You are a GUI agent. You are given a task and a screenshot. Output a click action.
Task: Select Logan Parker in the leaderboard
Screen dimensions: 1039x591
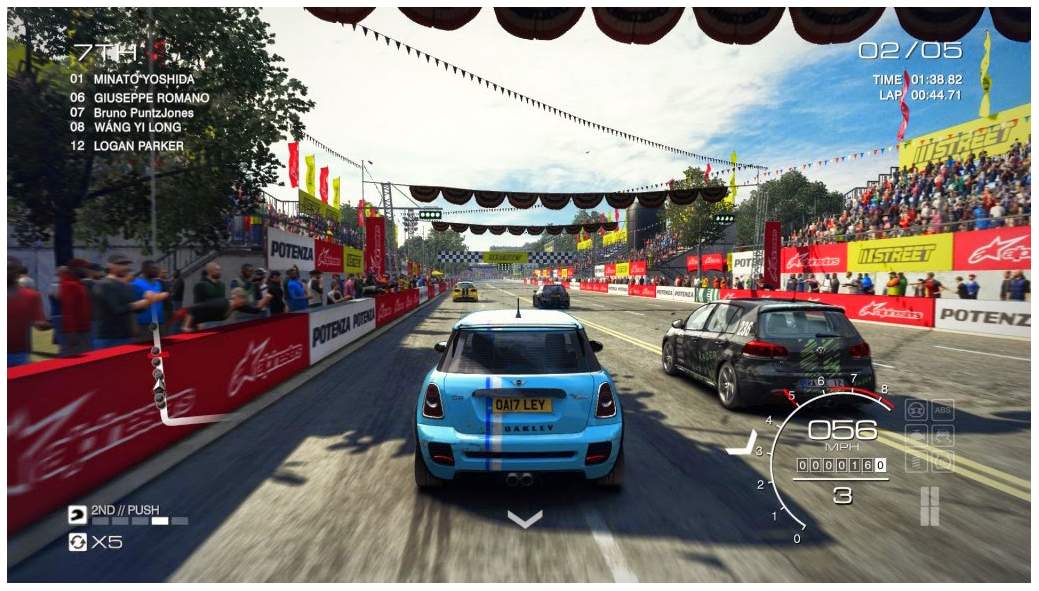click(x=126, y=146)
